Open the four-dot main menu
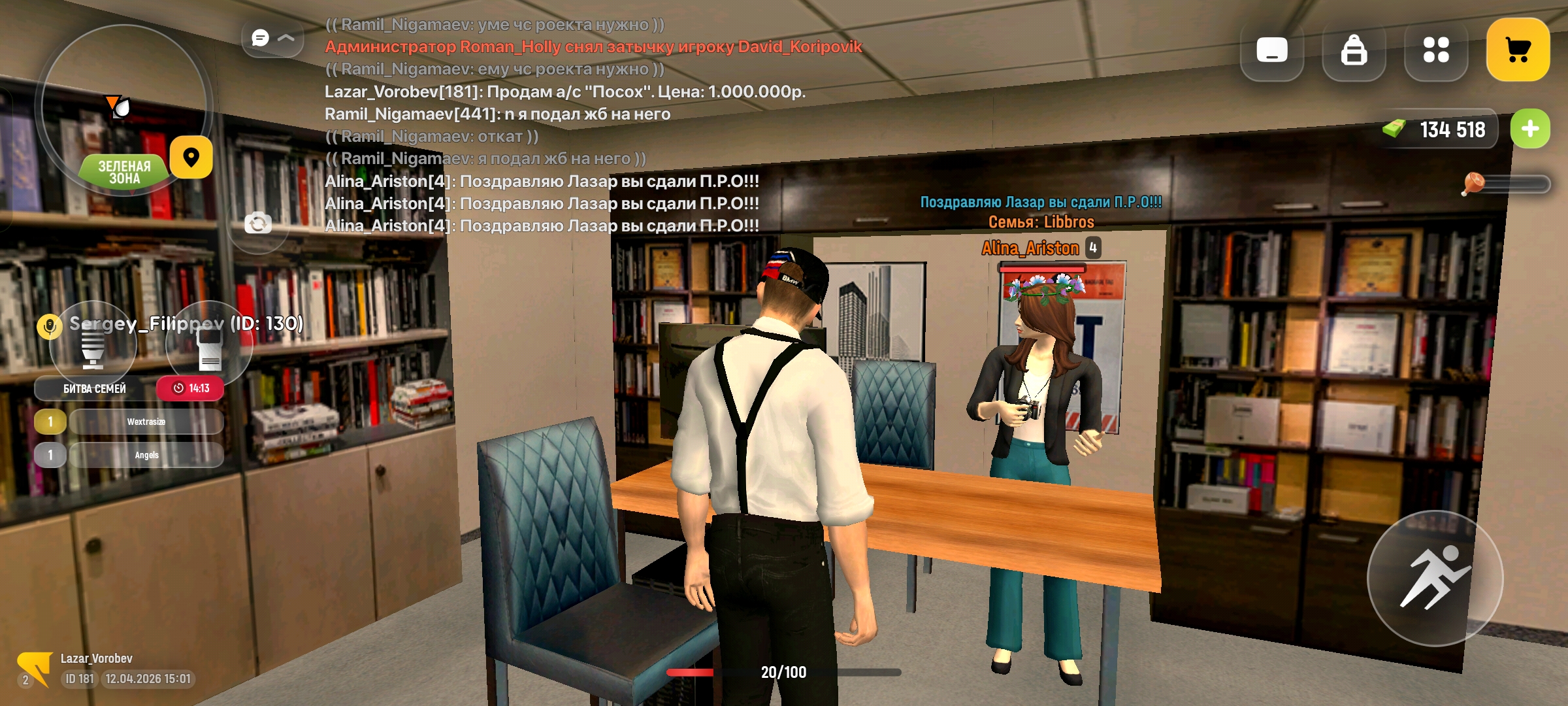The width and height of the screenshot is (1568, 706). [x=1436, y=50]
